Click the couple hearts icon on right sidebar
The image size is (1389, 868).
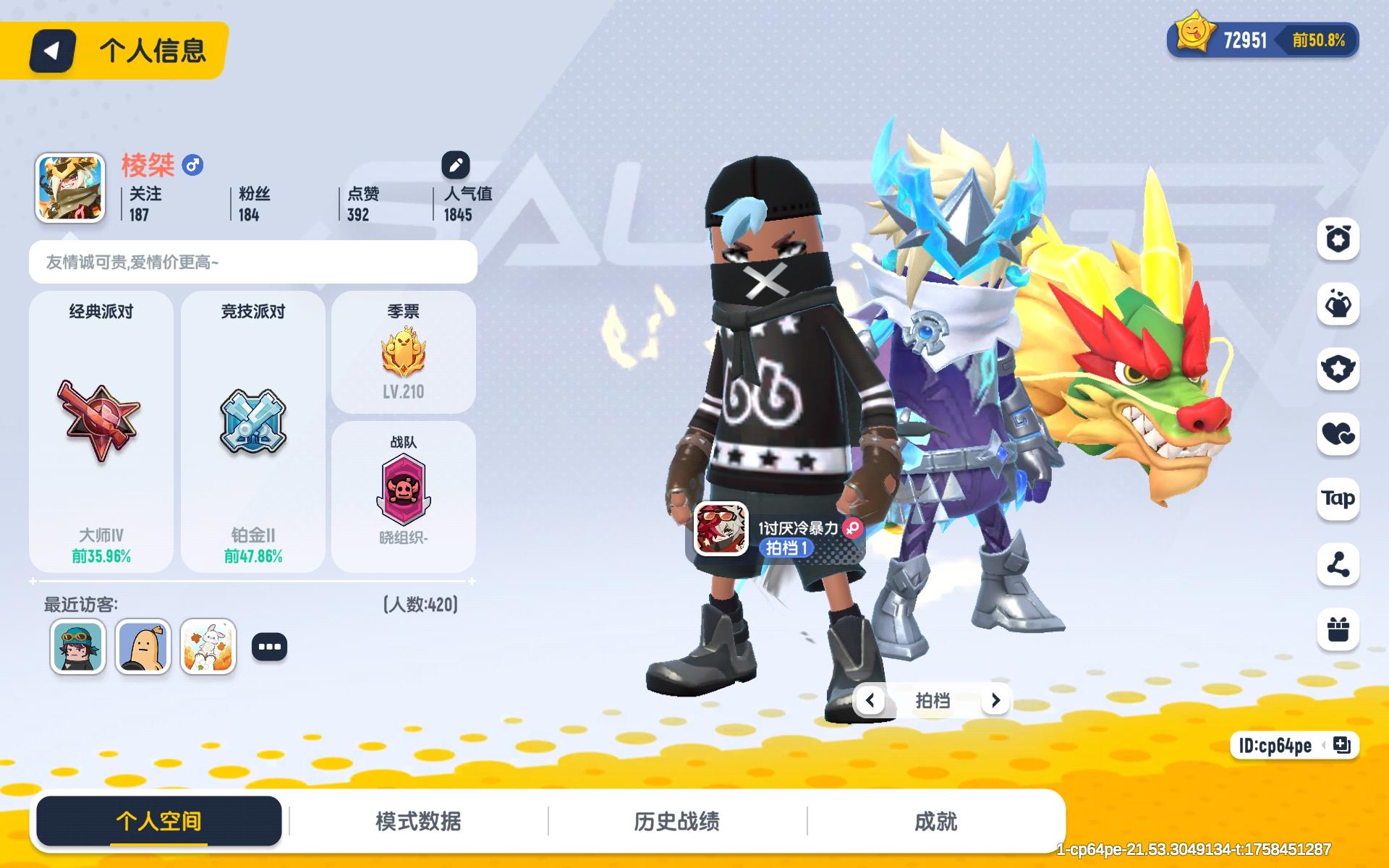[x=1339, y=433]
